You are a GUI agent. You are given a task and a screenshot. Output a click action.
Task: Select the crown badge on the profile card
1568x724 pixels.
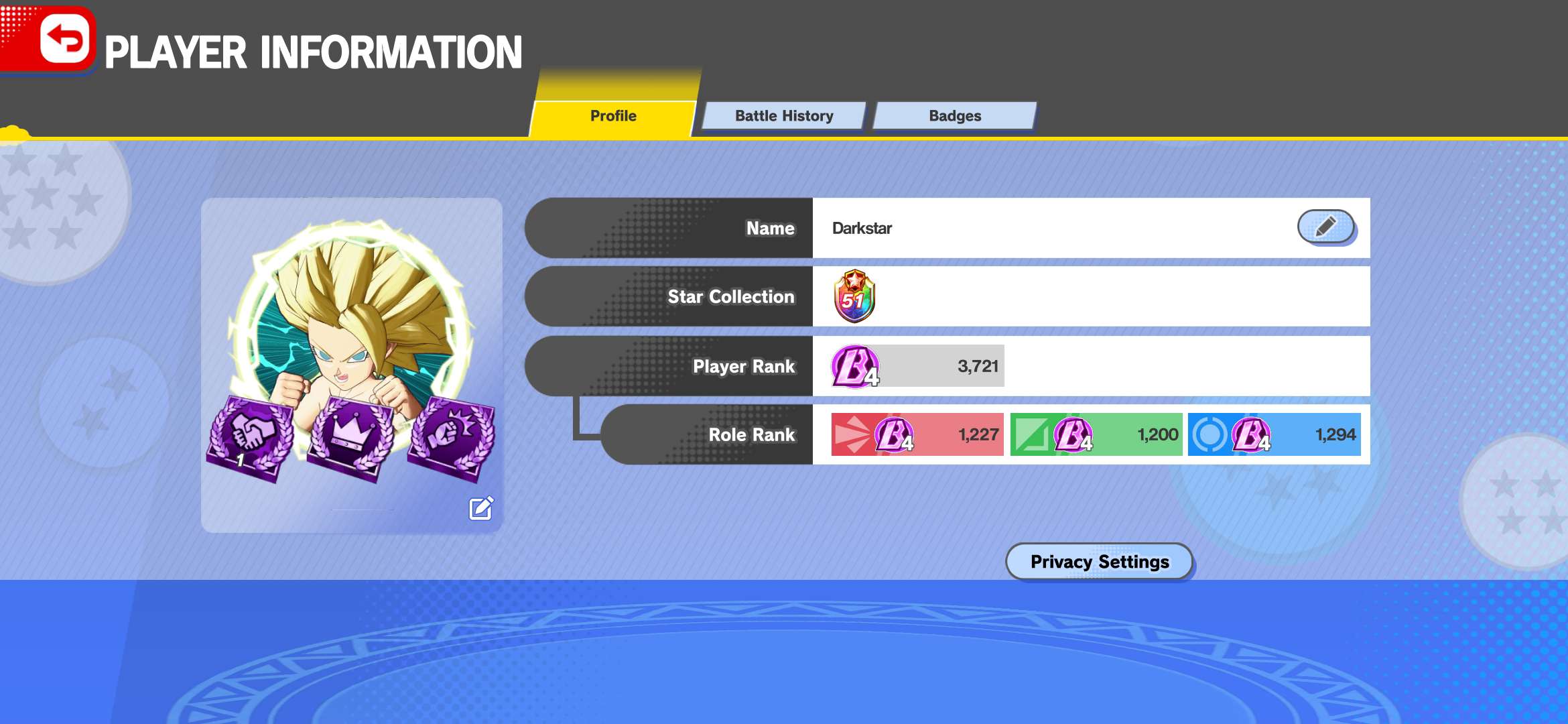point(351,437)
